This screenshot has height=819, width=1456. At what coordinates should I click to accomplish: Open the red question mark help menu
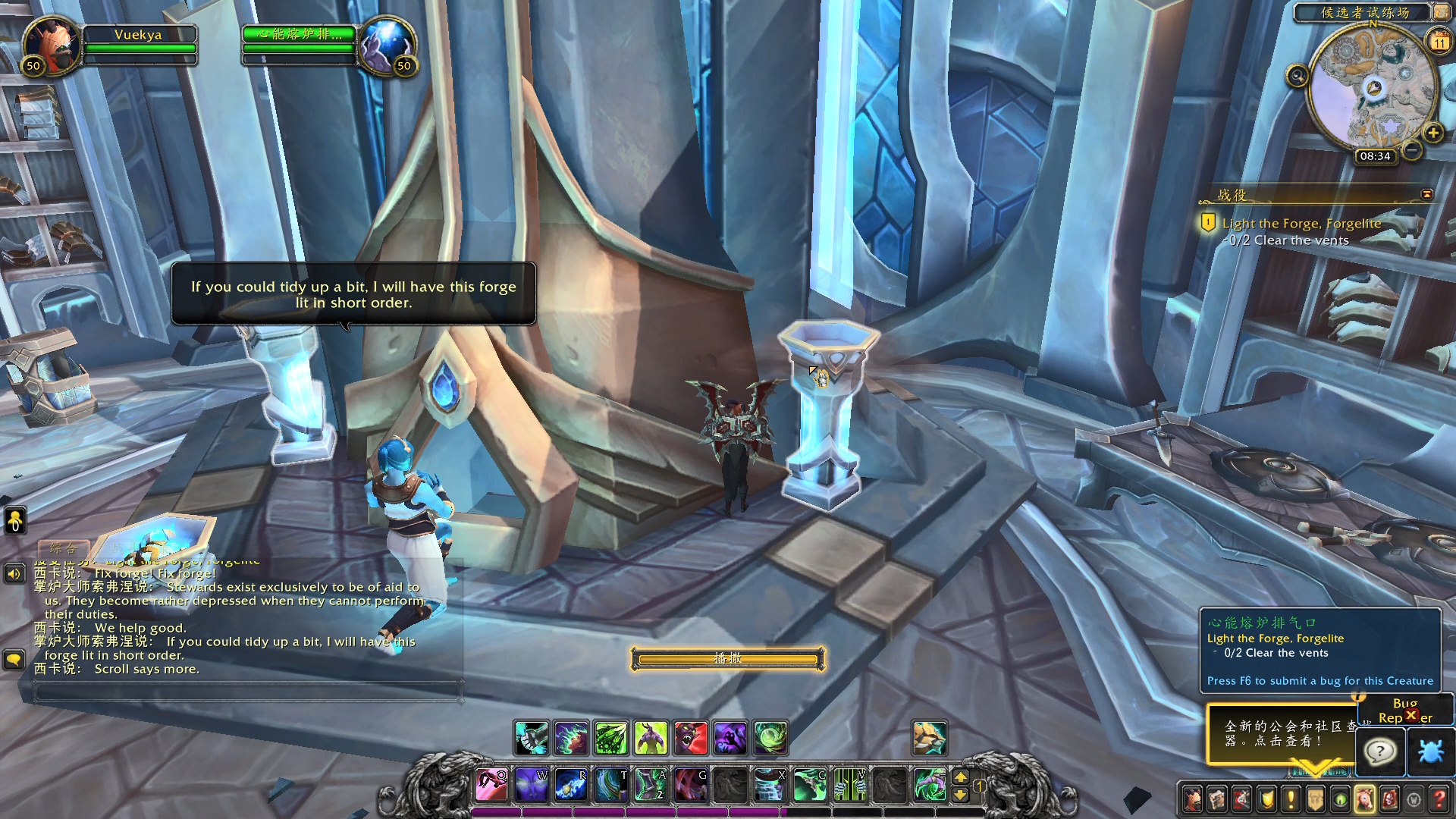point(1439,799)
